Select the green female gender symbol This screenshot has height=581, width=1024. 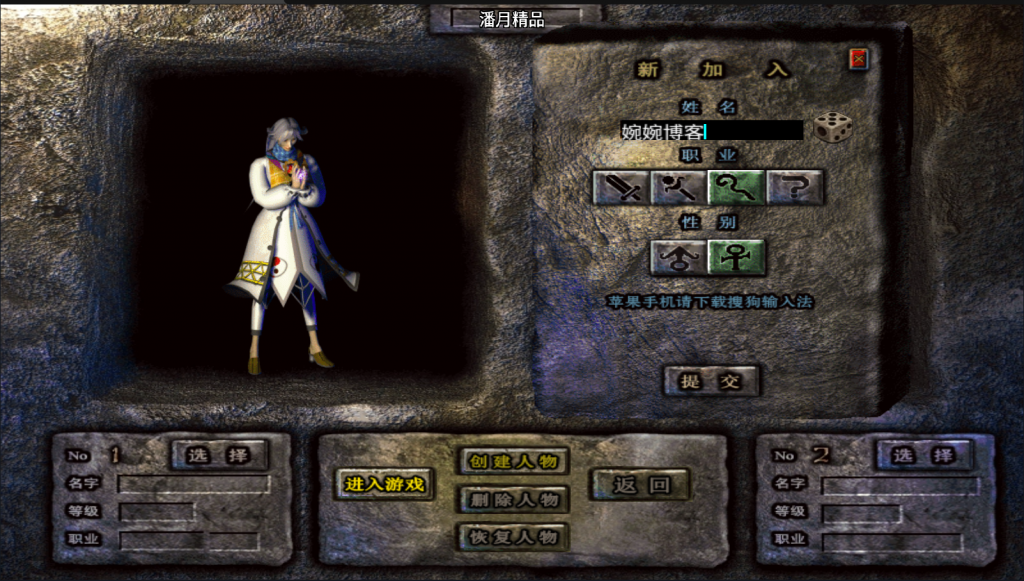point(737,257)
